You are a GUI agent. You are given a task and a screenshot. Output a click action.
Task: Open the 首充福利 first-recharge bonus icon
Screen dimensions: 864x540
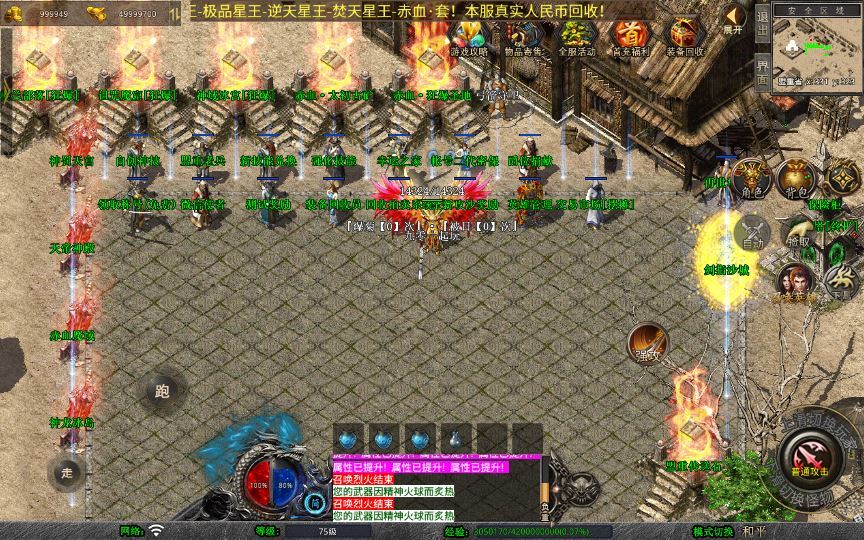[x=630, y=38]
